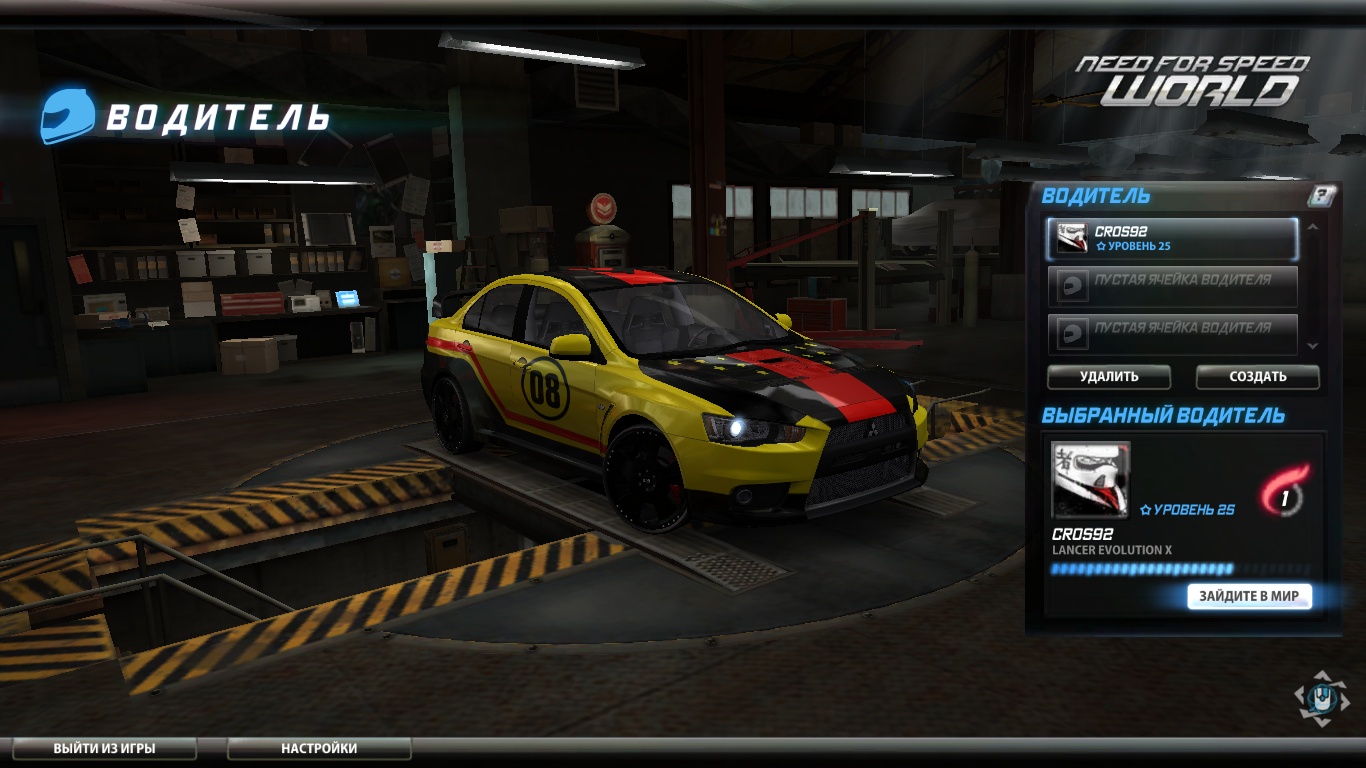The width and height of the screenshot is (1366, 768).
Task: Click the driver list scroll-up arrow
Action: [1313, 227]
